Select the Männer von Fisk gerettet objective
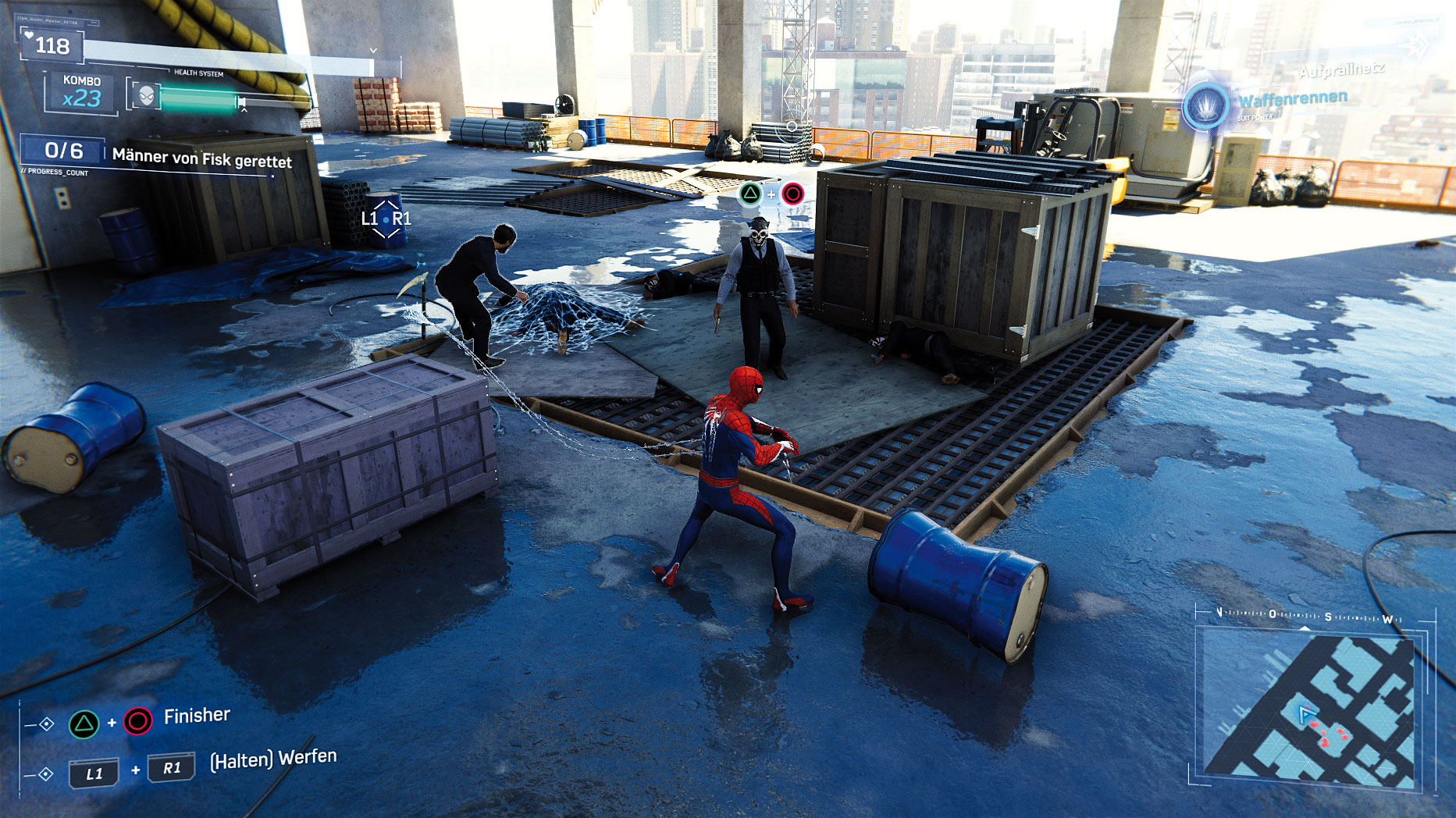Image resolution: width=1456 pixels, height=818 pixels. 201,158
